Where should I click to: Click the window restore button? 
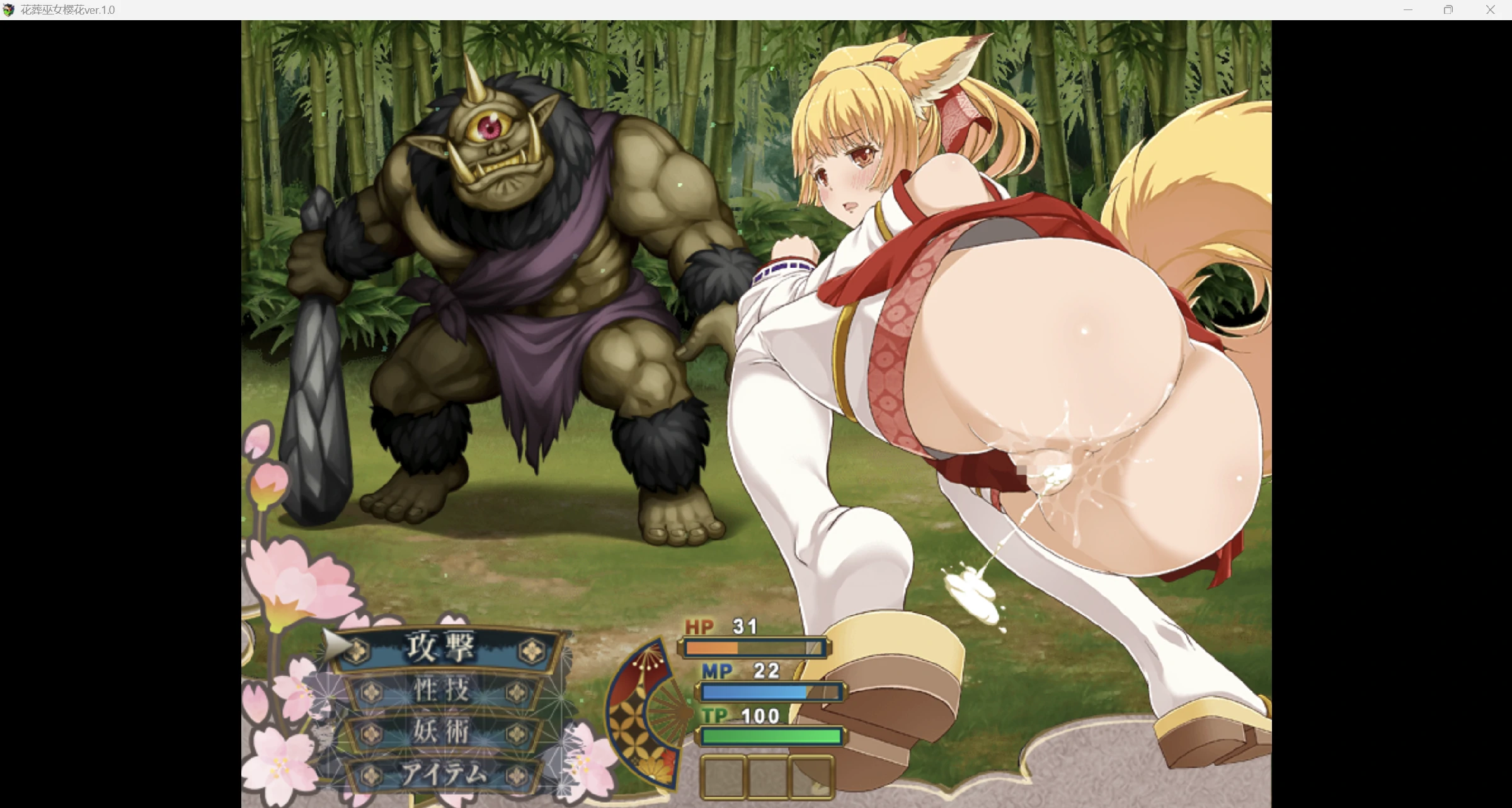(1448, 10)
